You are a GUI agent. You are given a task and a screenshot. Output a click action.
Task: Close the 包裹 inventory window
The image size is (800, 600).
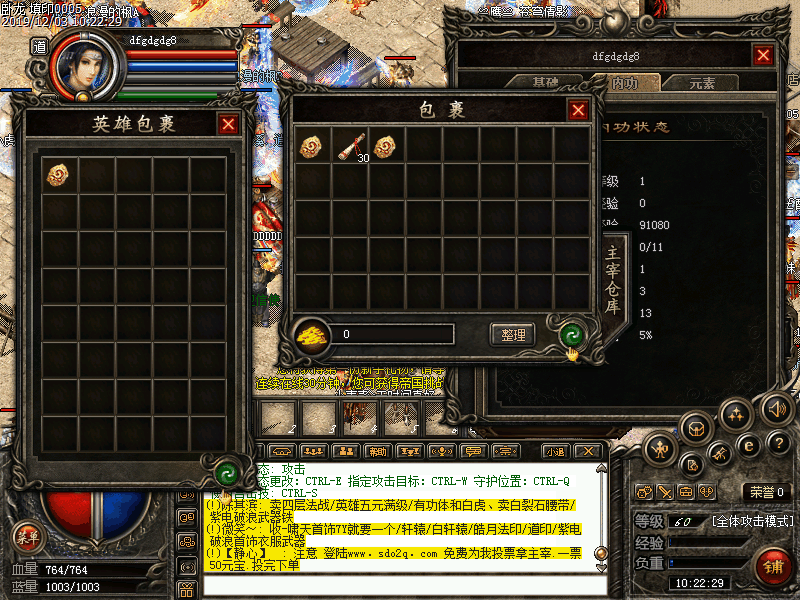click(578, 110)
